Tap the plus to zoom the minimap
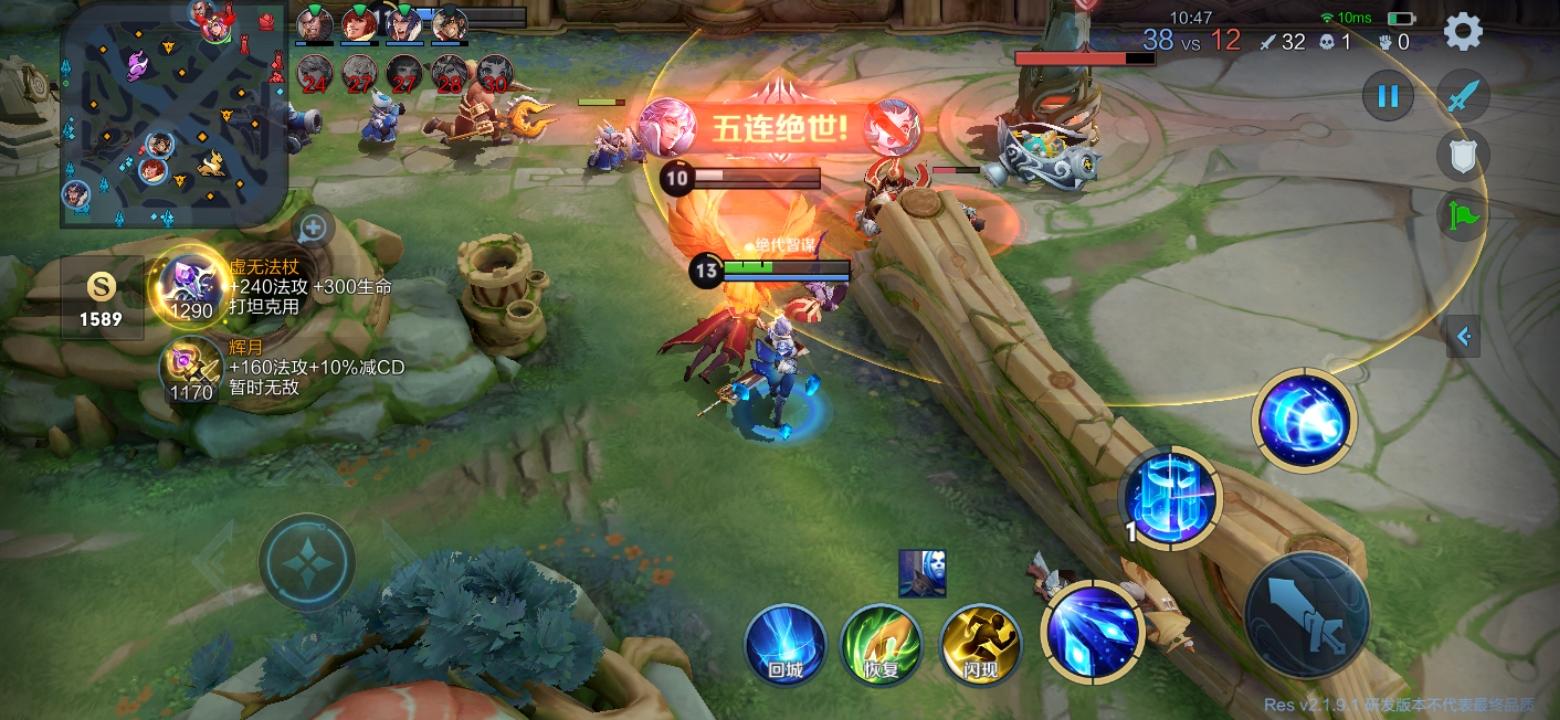 click(312, 228)
